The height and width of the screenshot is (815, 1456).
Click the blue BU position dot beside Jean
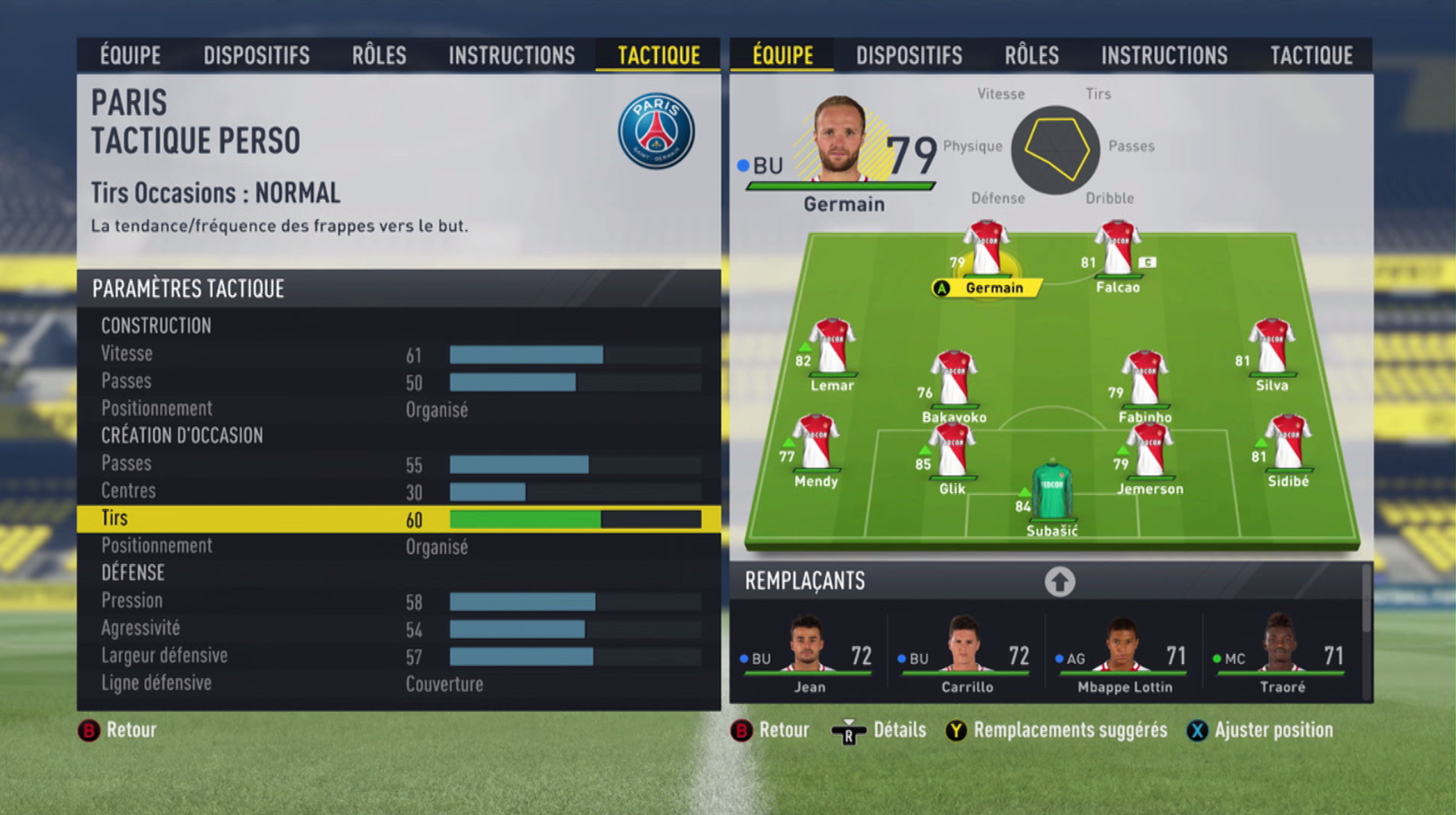click(743, 658)
